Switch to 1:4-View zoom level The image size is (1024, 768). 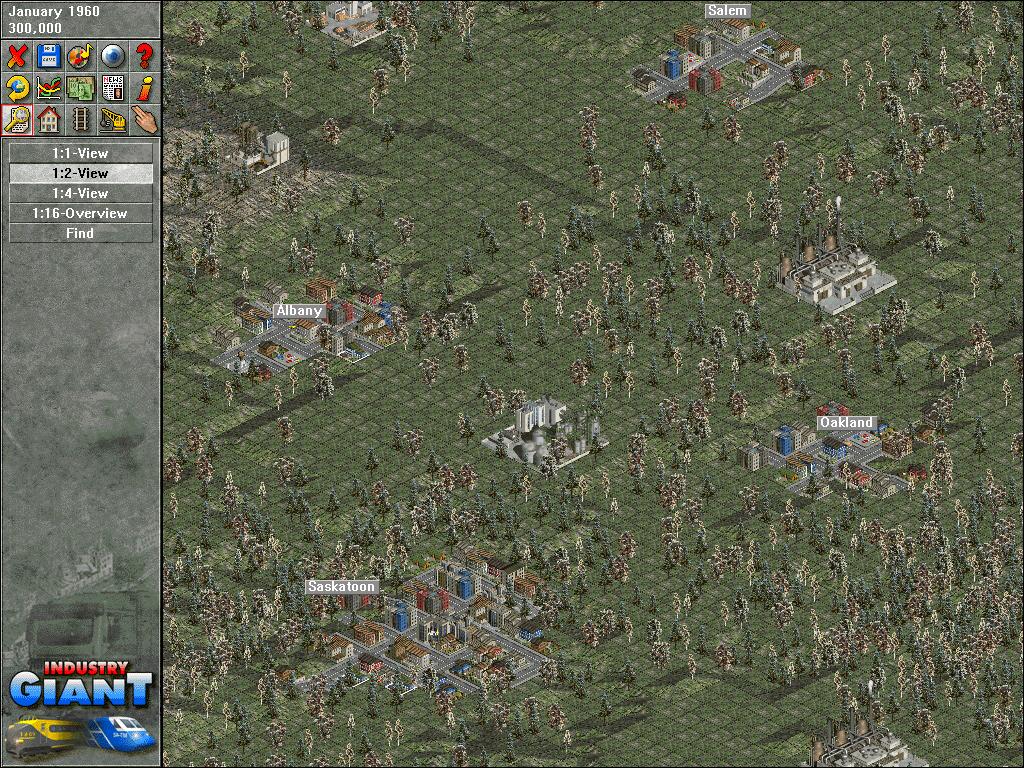pyautogui.click(x=80, y=193)
